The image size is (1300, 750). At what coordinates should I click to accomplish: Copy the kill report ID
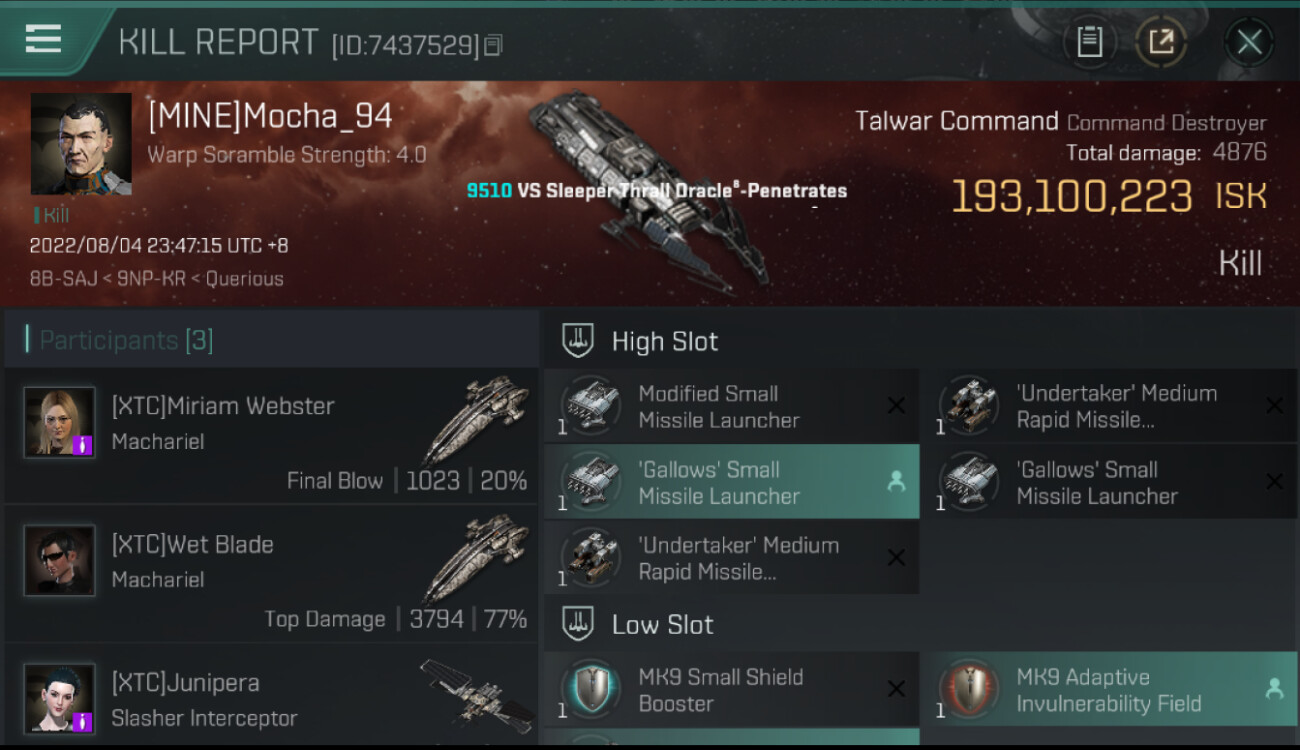pyautogui.click(x=493, y=45)
